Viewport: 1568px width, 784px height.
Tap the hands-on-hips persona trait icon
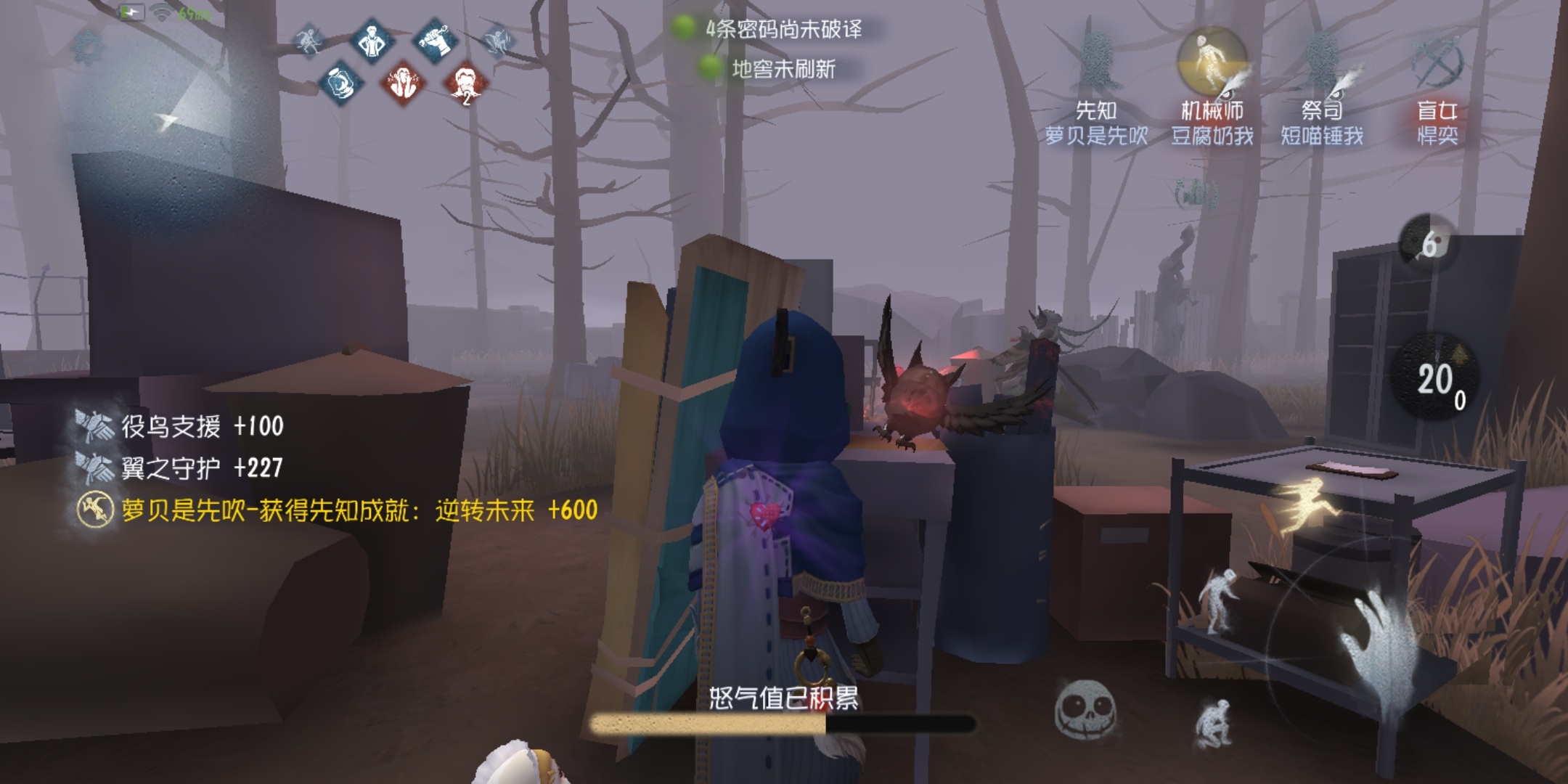(373, 41)
